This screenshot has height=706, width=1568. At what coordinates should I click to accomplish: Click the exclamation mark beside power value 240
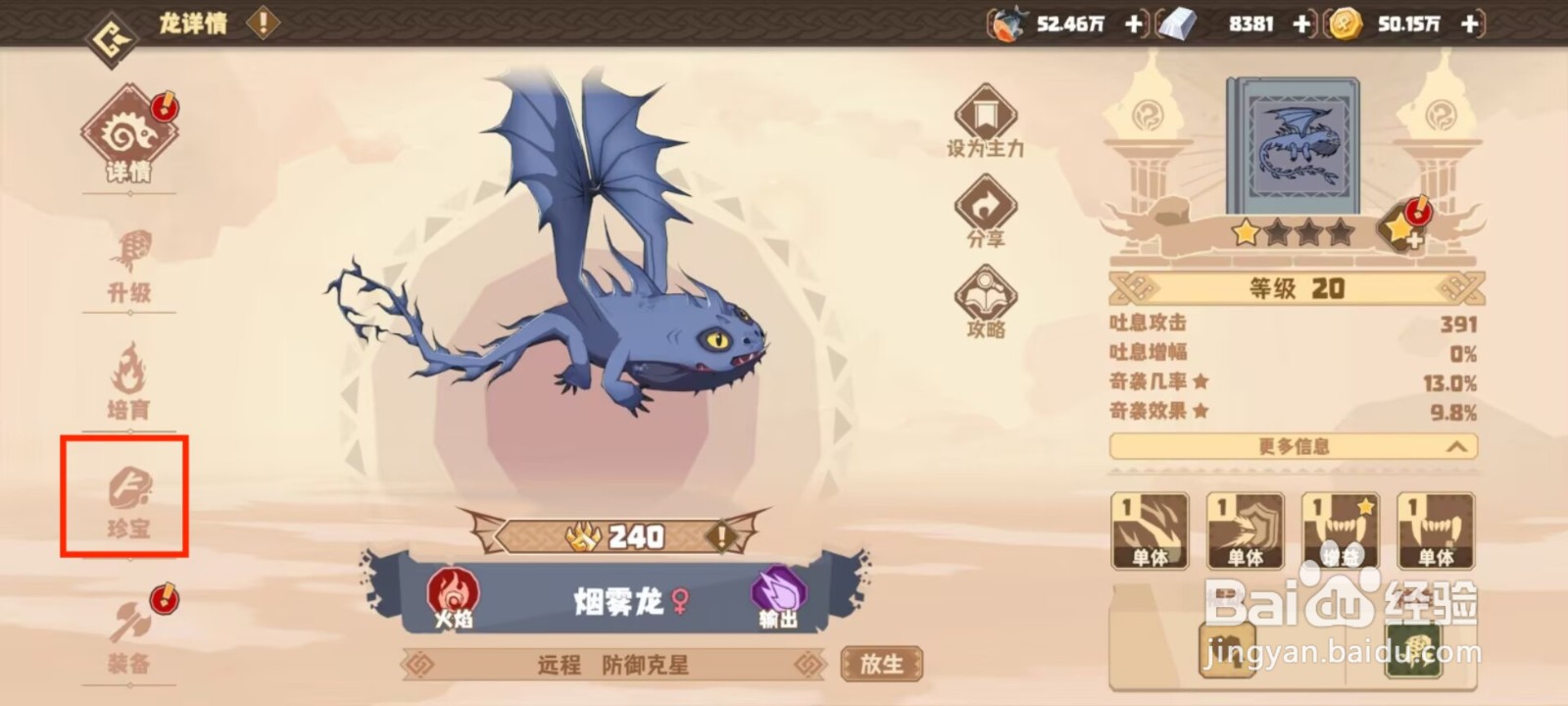(722, 536)
